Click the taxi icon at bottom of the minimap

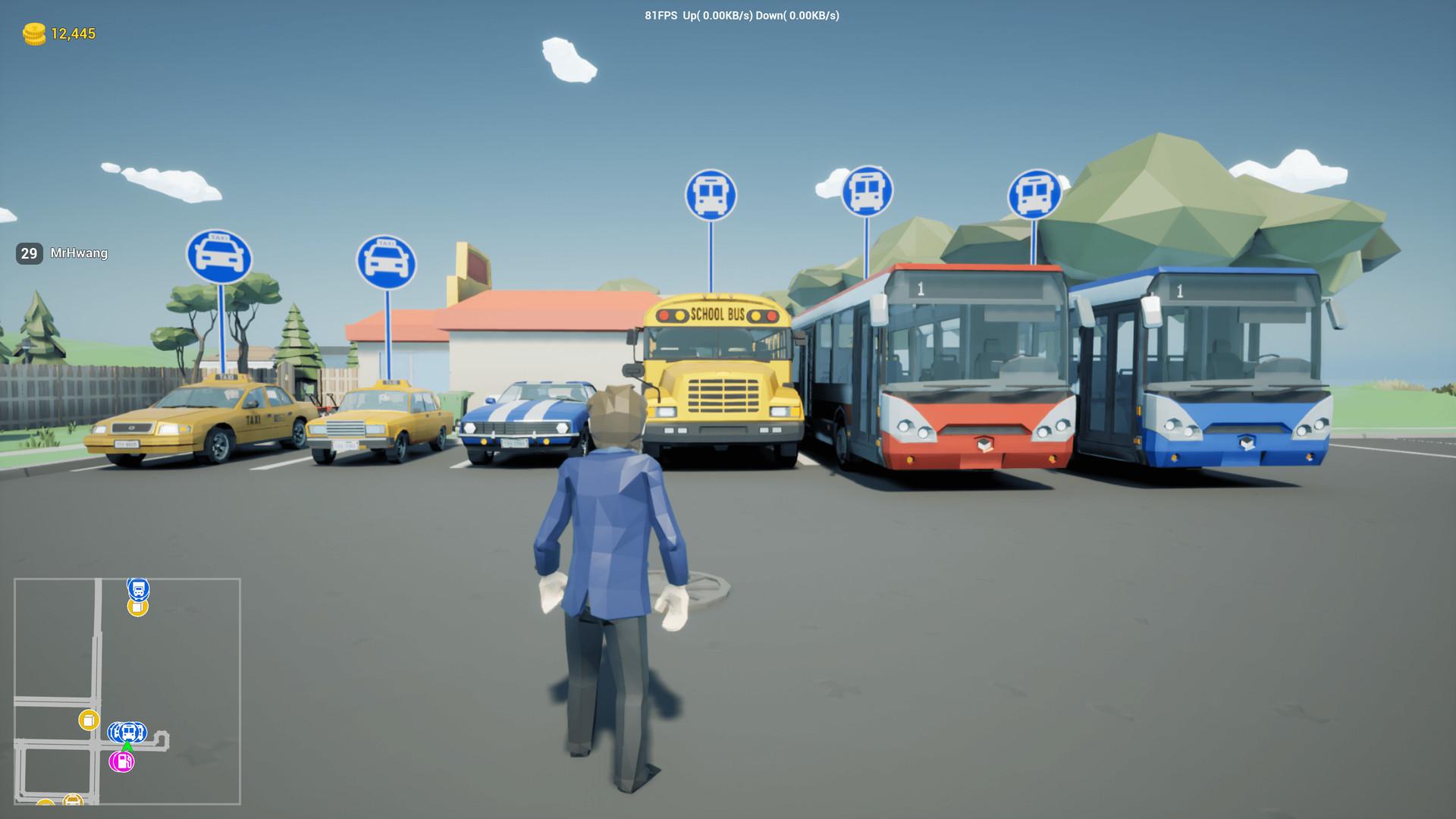point(72,801)
